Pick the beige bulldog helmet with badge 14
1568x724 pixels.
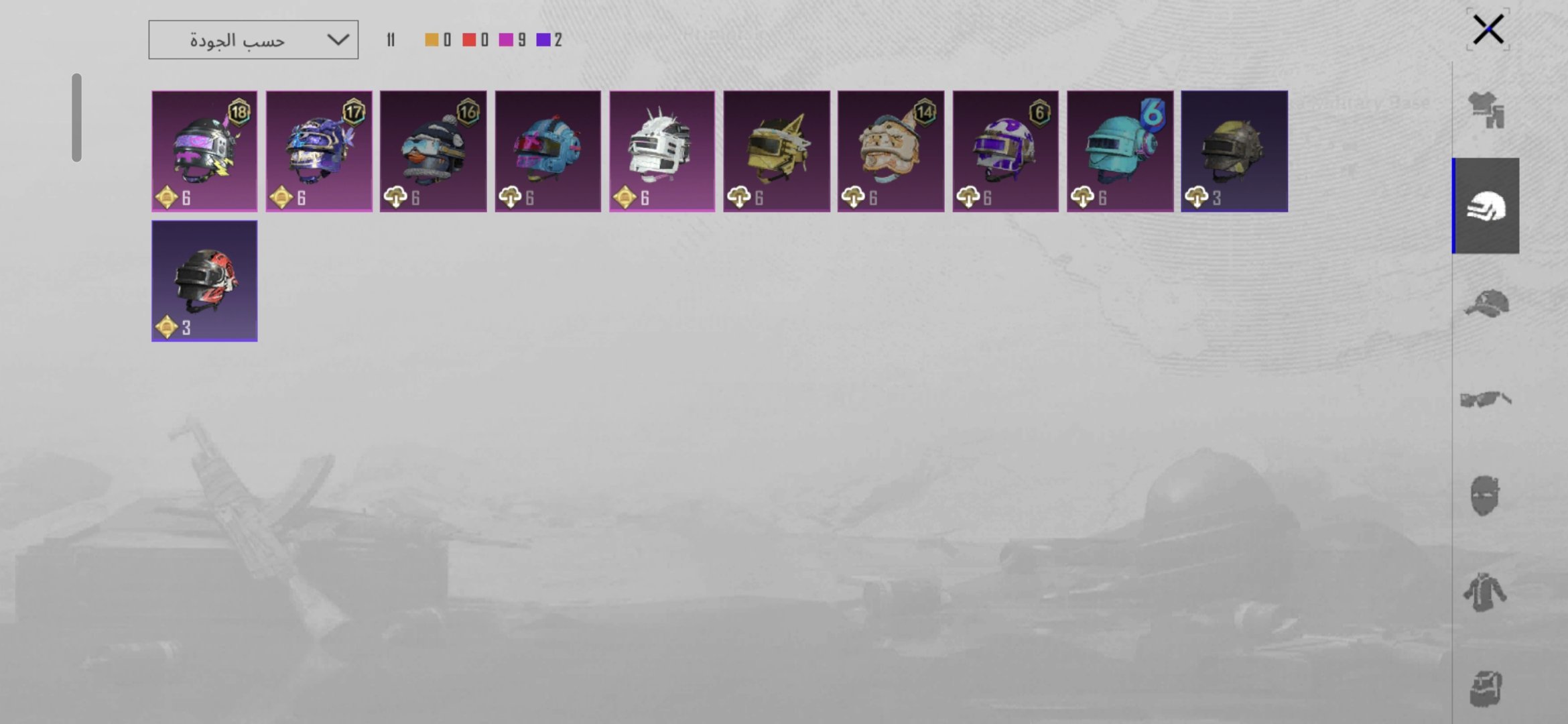[x=891, y=151]
